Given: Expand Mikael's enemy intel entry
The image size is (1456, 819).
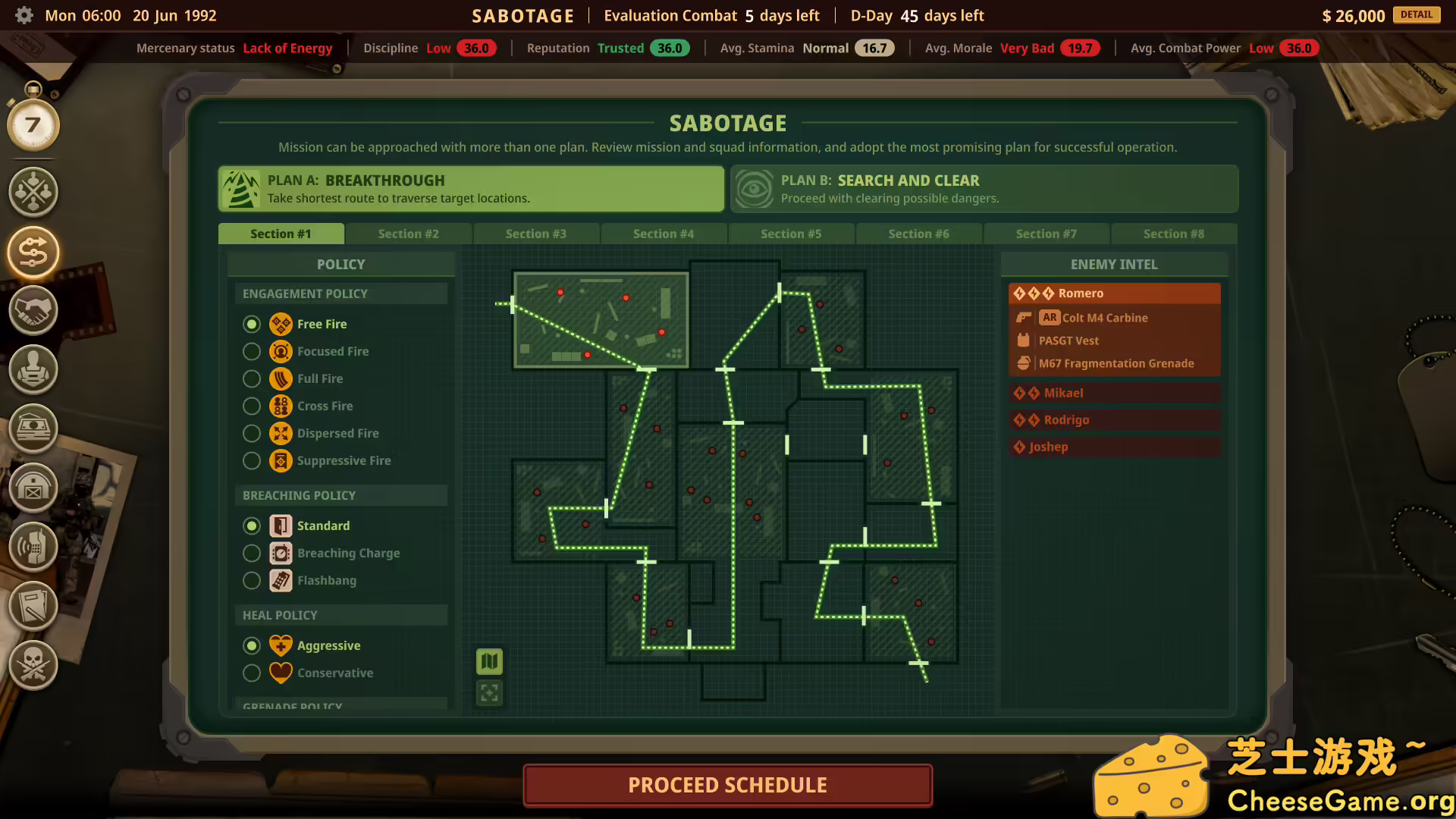Looking at the screenshot, I should [1113, 393].
